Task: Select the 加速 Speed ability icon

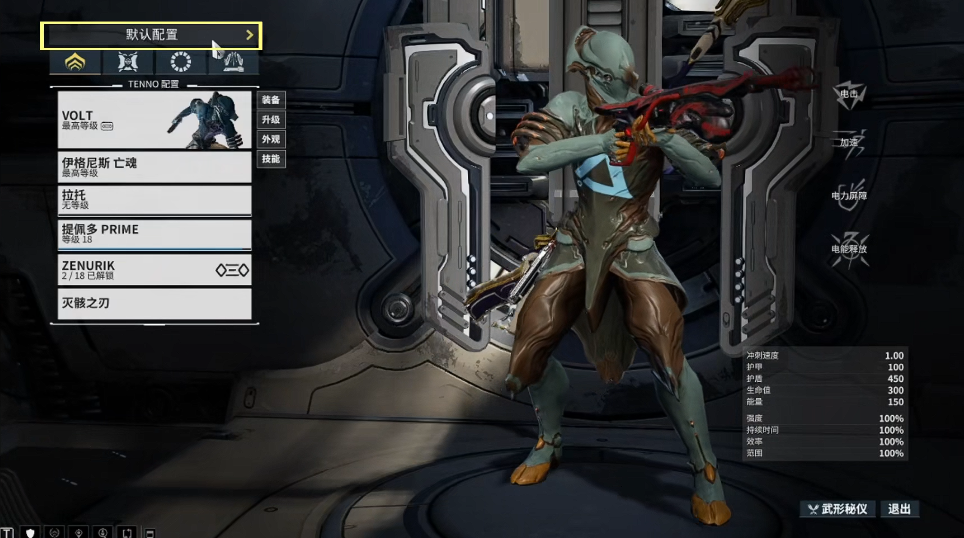Action: coord(849,140)
